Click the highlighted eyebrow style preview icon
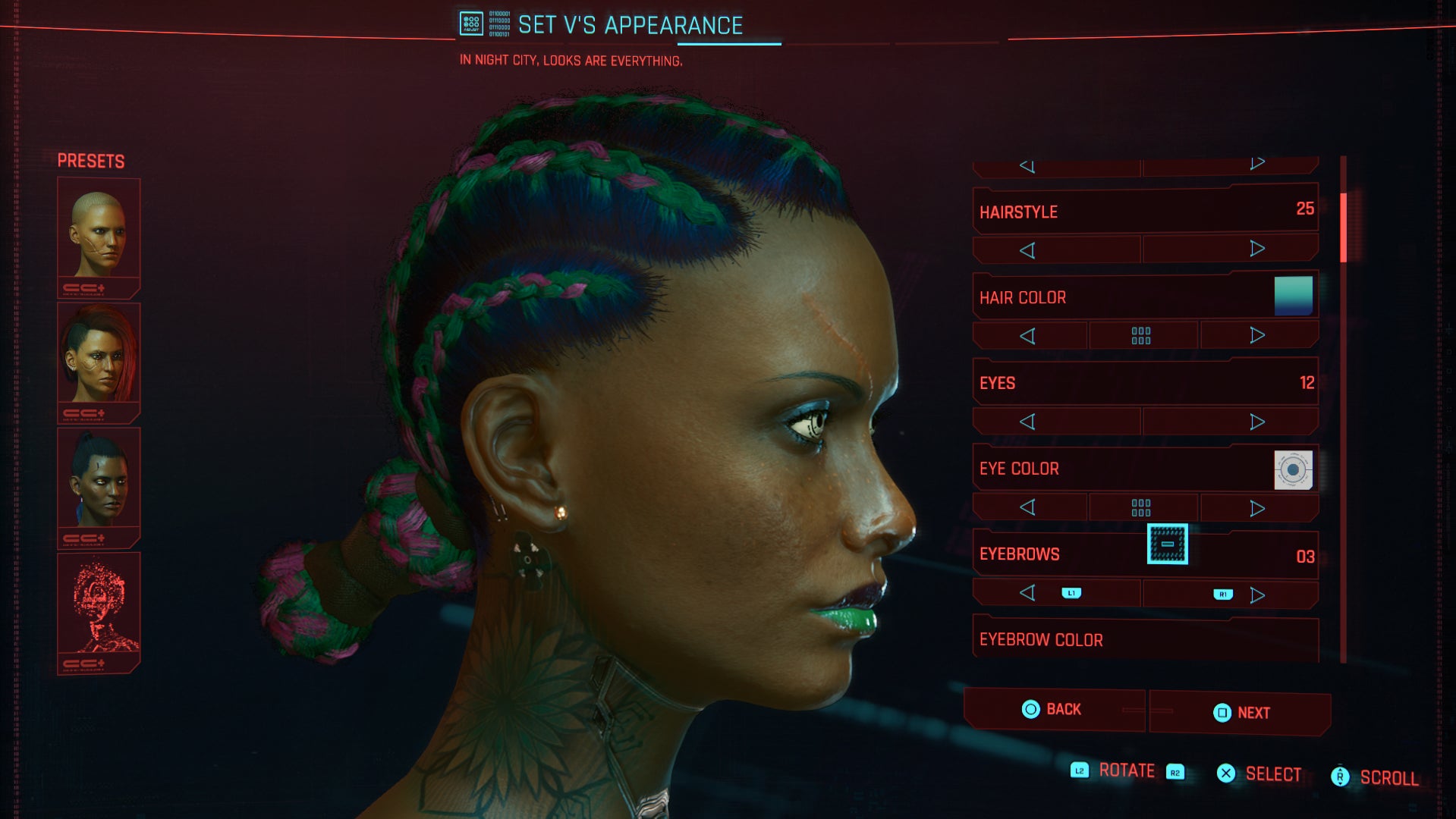1456x819 pixels. [1168, 545]
